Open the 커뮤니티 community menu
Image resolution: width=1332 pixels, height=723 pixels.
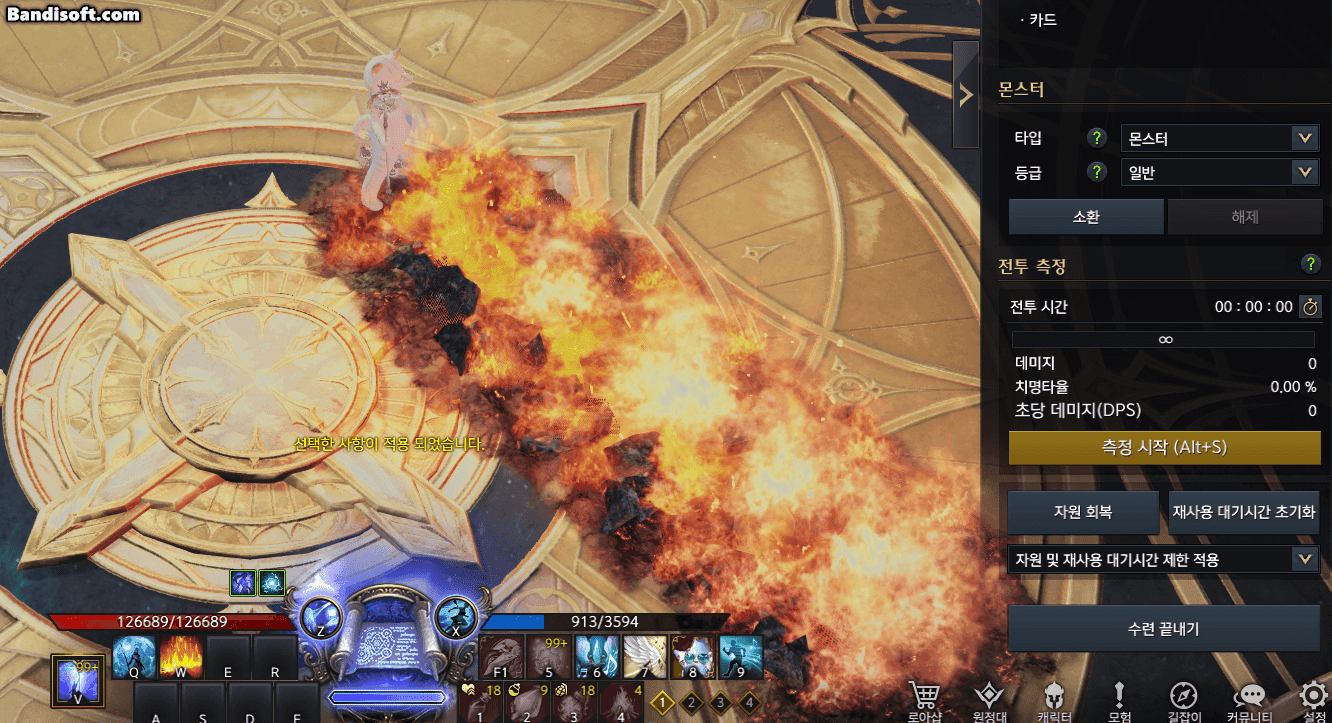point(1249,702)
